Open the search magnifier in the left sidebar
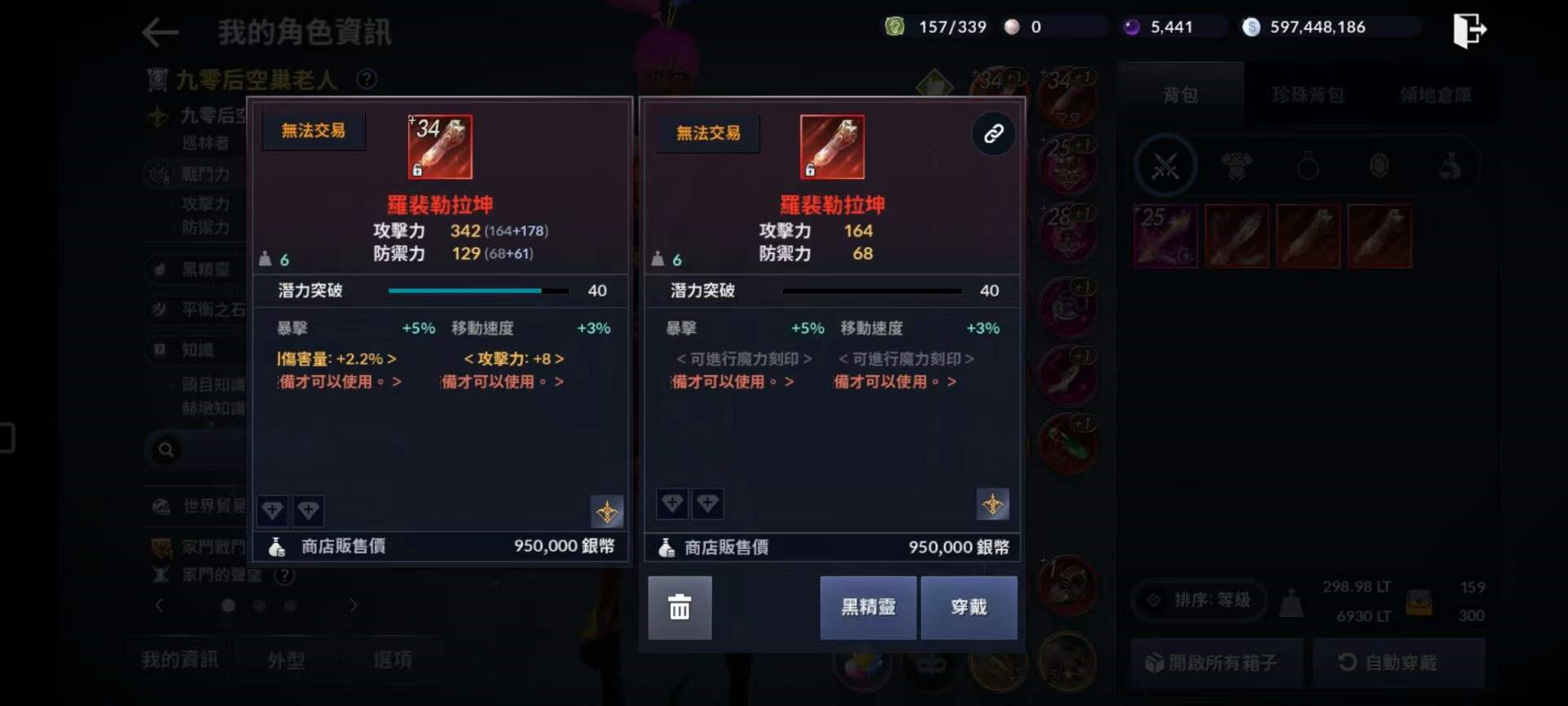The image size is (1568, 706). click(167, 450)
